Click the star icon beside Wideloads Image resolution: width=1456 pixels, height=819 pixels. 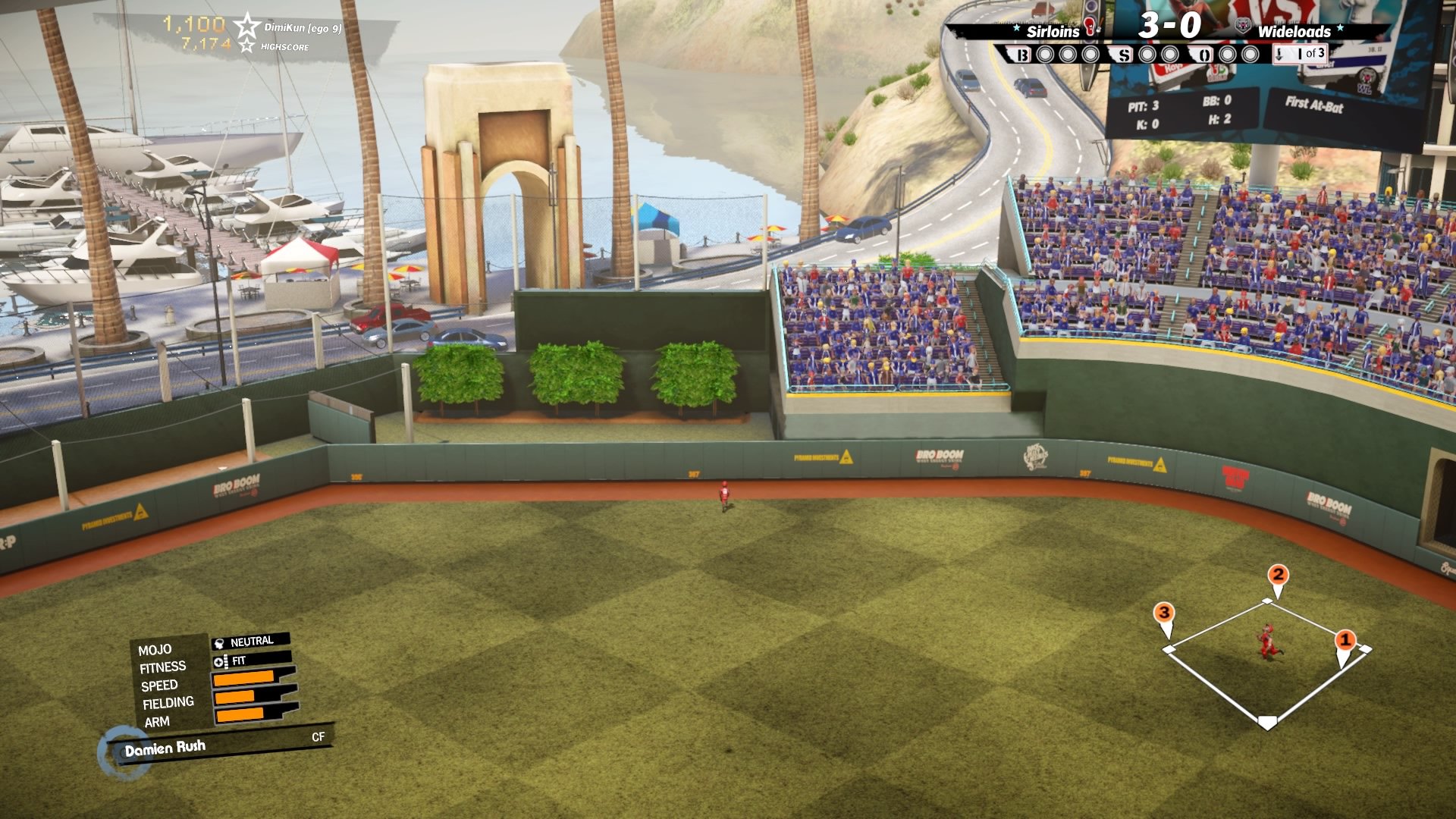[x=1340, y=27]
